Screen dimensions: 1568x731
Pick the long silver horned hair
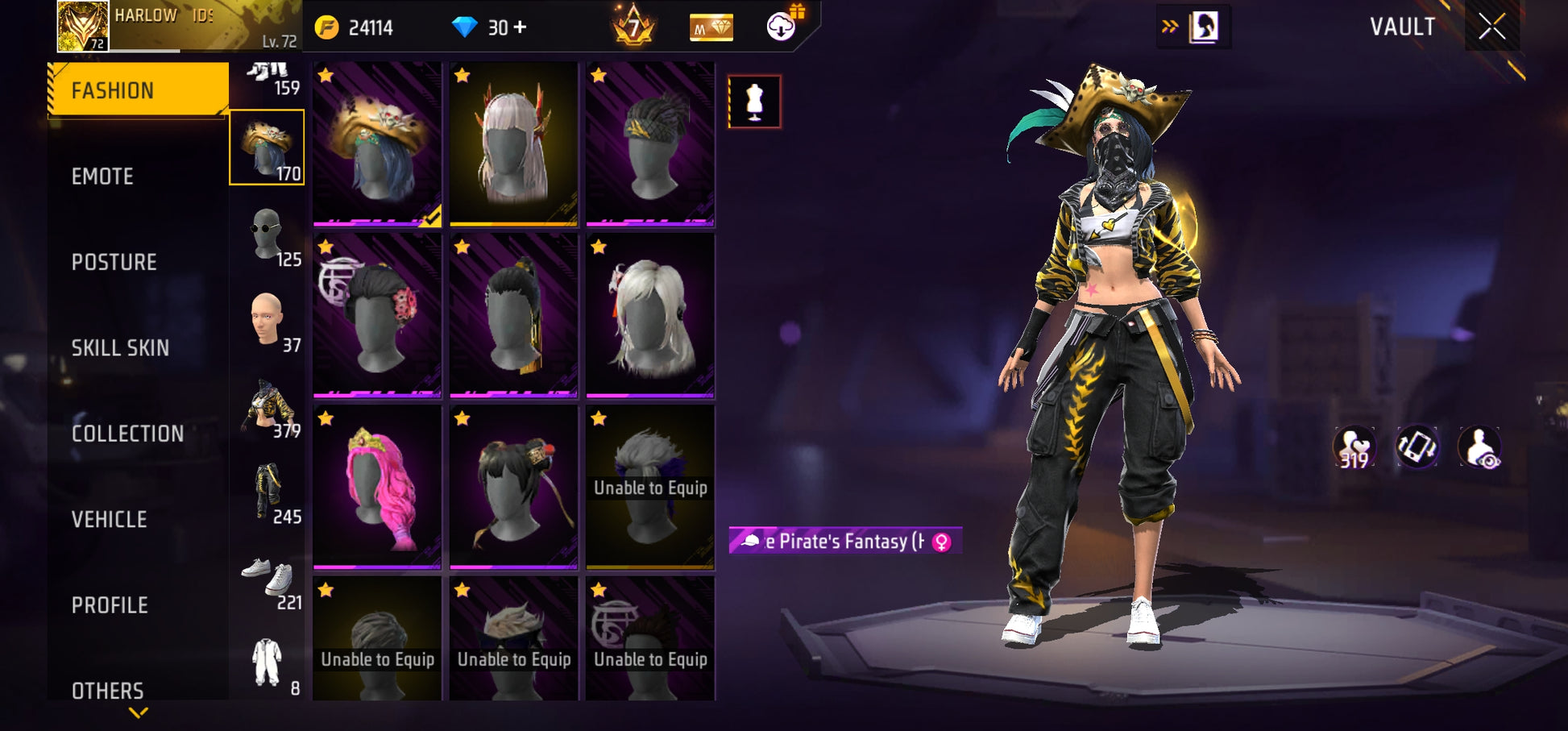(x=514, y=144)
